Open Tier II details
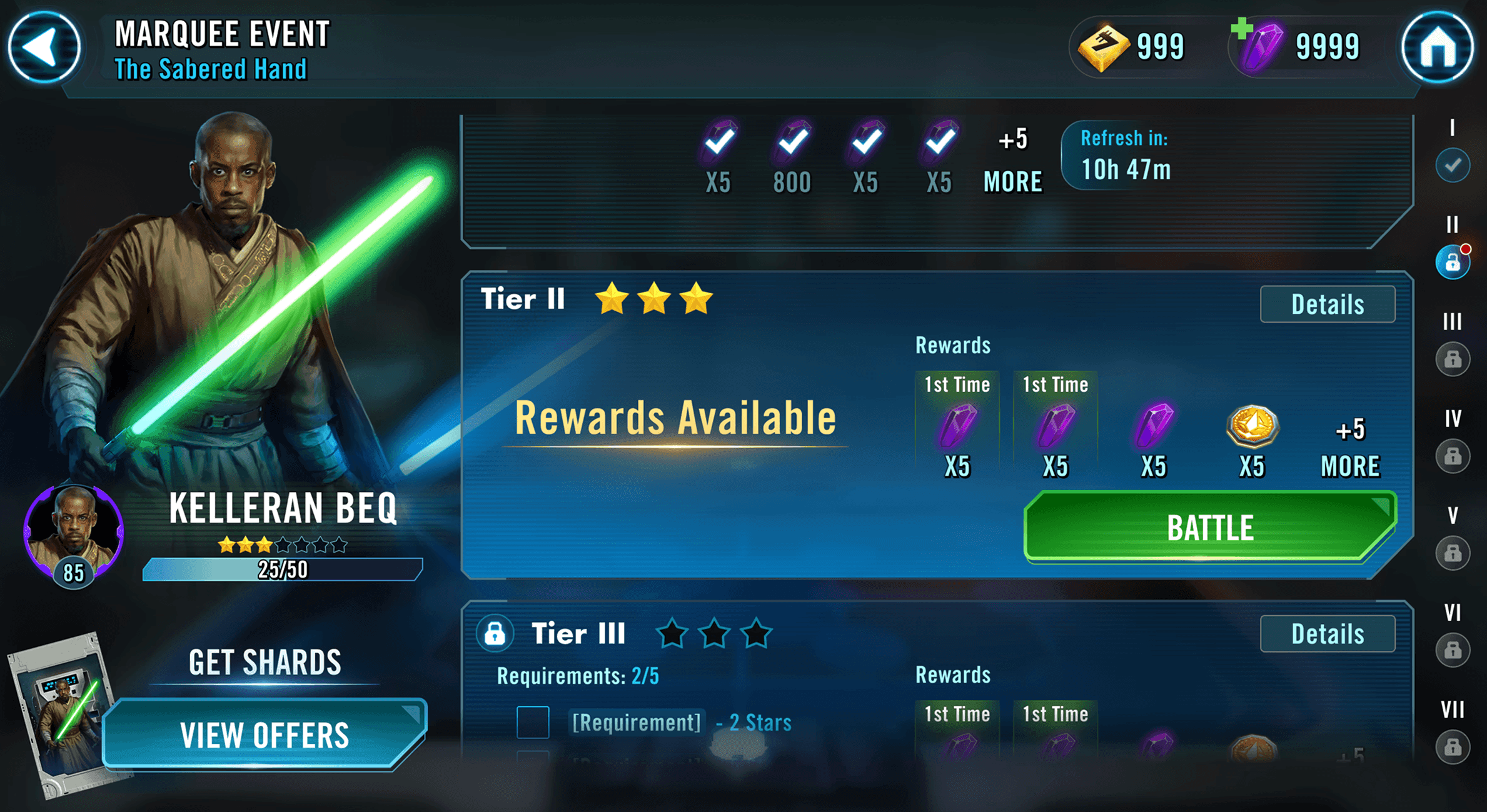1487x812 pixels. tap(1327, 304)
